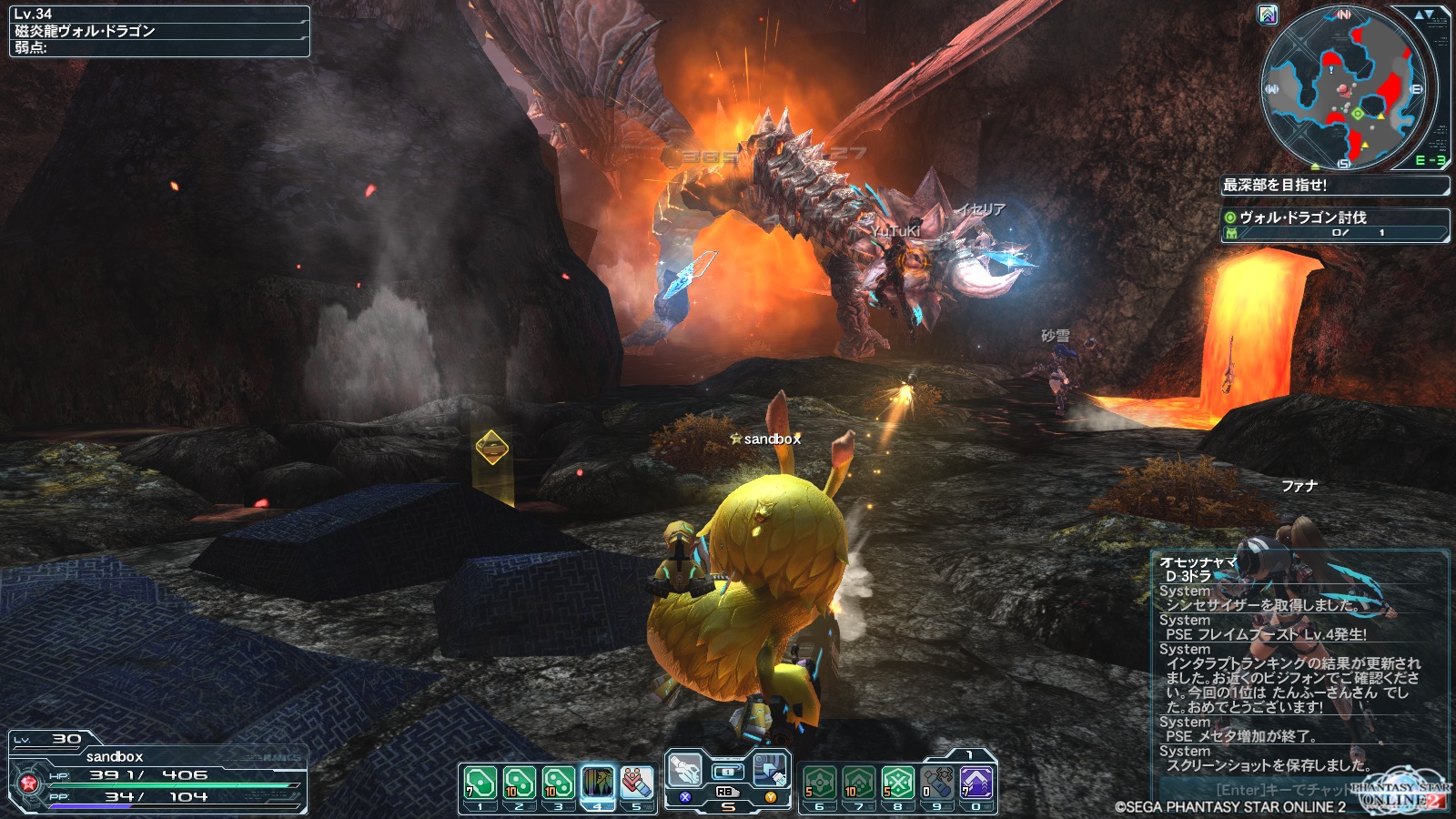Use the Monomate in hotbar slot 1

point(480,783)
